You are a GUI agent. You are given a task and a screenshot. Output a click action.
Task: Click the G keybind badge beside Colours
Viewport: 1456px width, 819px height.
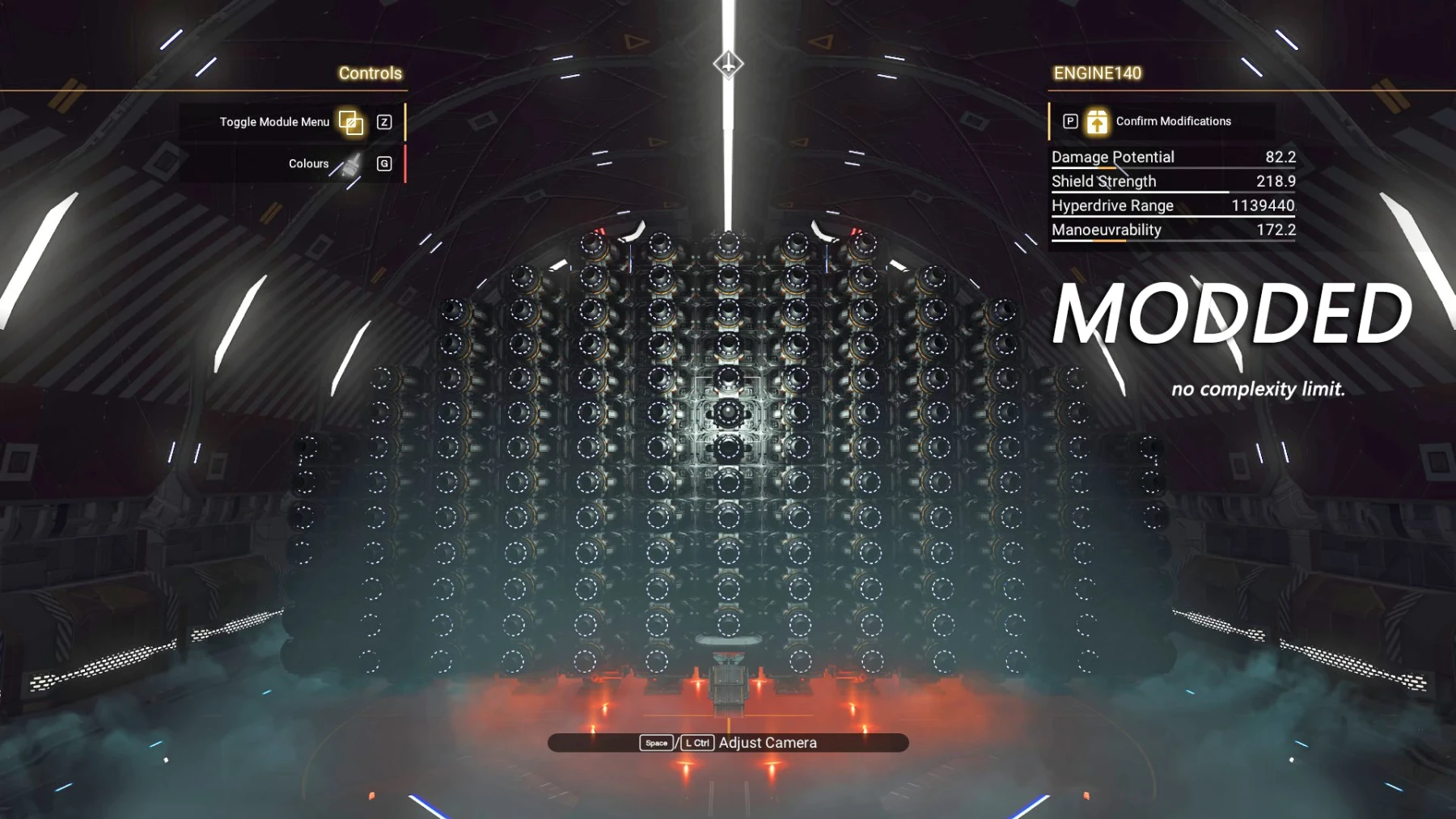(384, 163)
